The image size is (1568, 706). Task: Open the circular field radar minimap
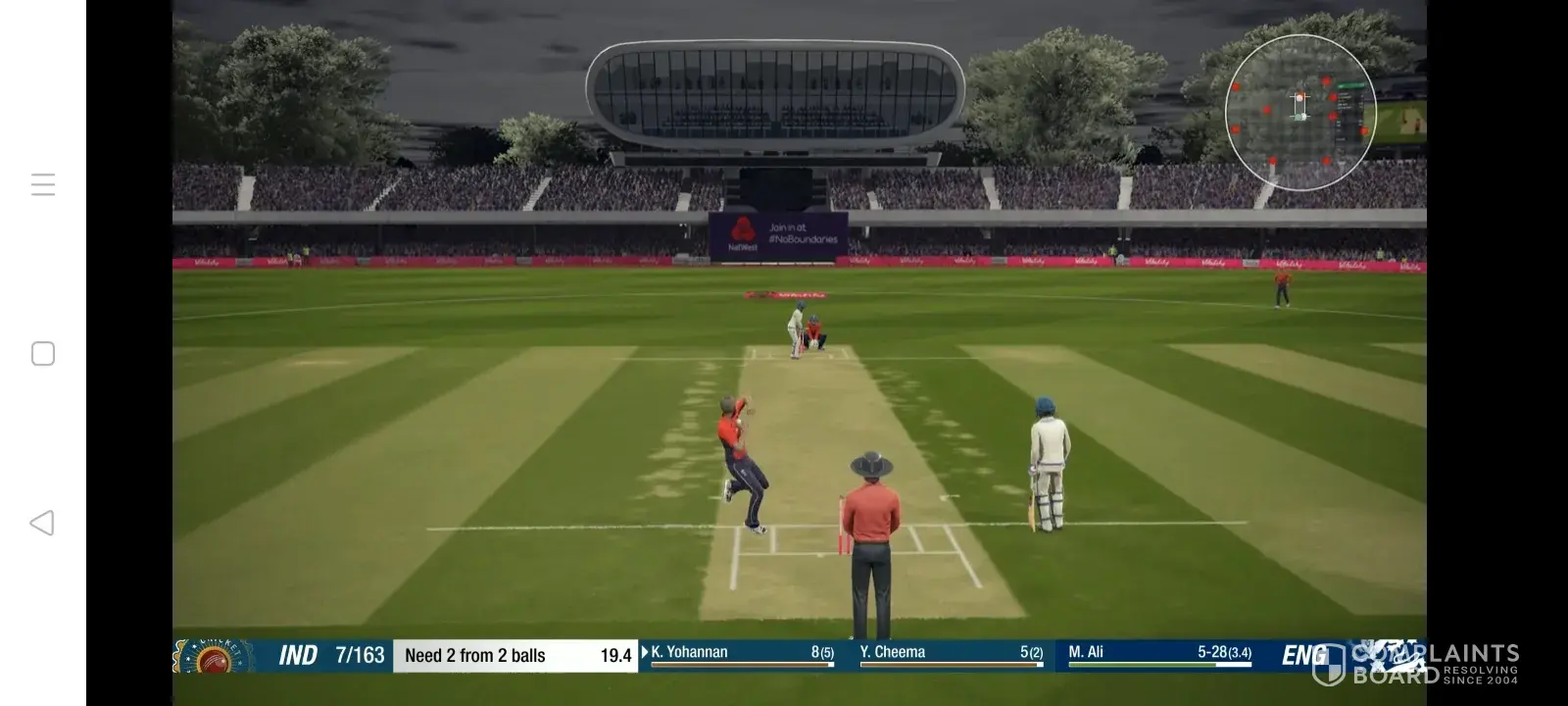pyautogui.click(x=1300, y=113)
